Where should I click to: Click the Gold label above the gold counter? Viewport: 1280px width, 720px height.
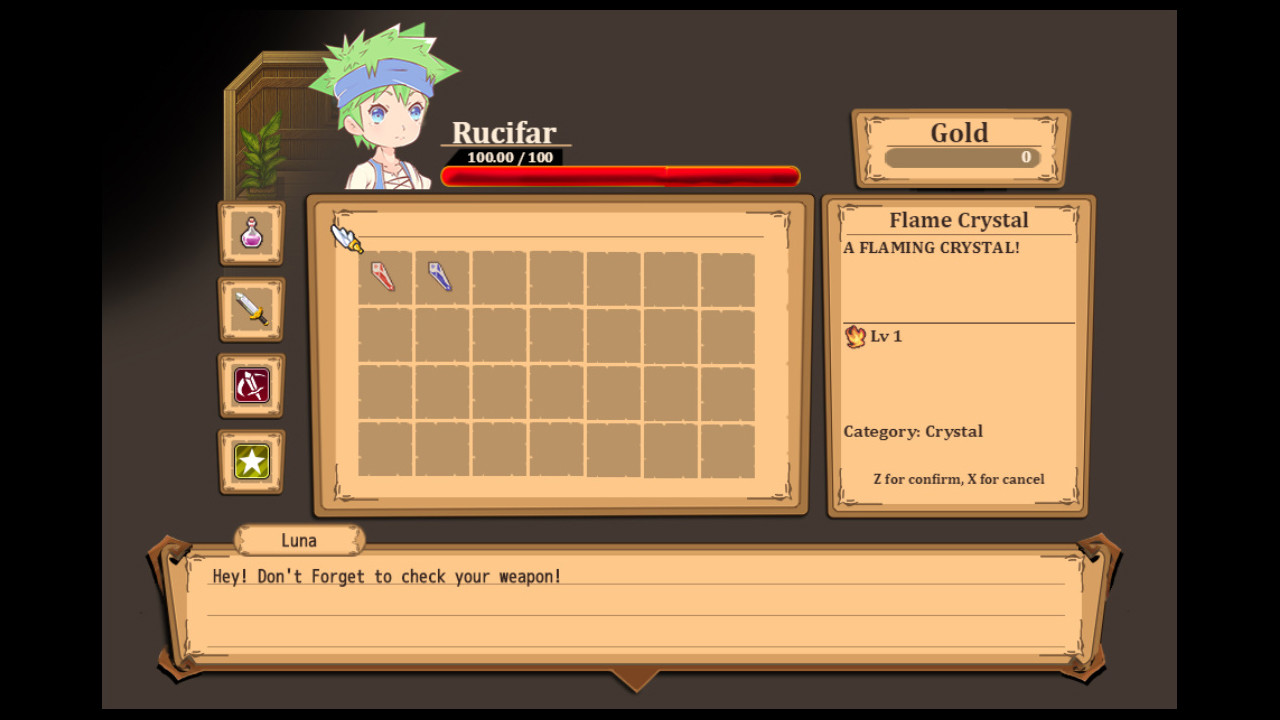(x=959, y=132)
